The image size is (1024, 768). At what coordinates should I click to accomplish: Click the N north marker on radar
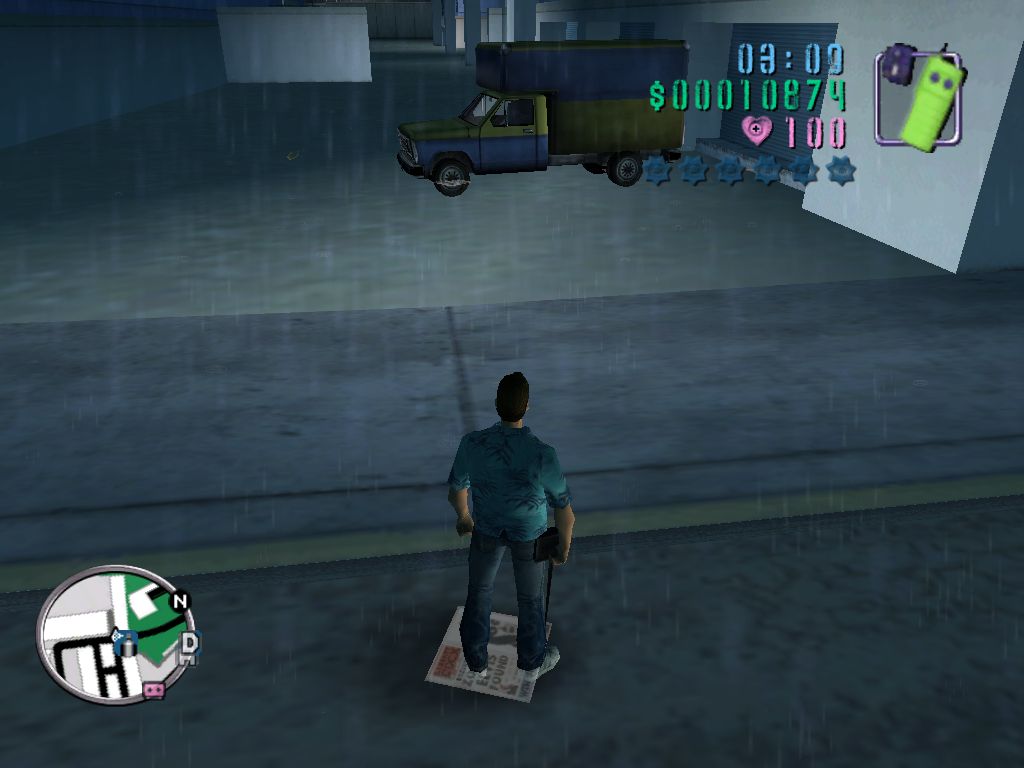coord(180,602)
